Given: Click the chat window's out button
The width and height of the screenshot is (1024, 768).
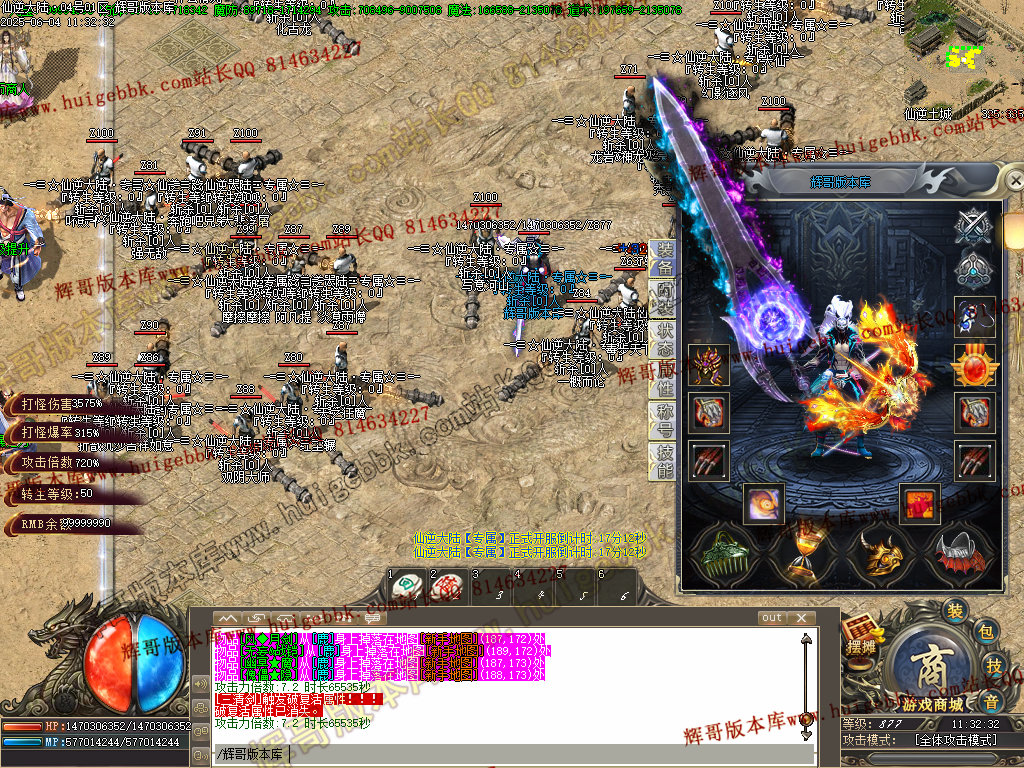Looking at the screenshot, I should point(771,618).
